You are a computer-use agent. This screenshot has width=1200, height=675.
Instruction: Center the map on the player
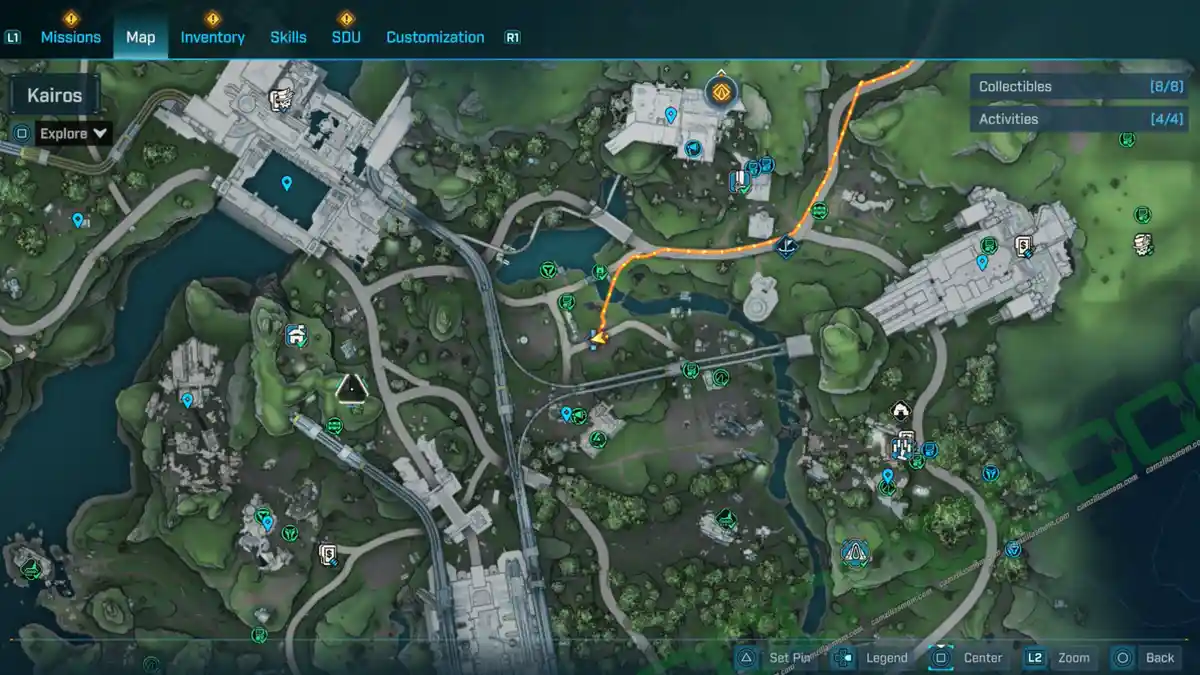coord(967,657)
